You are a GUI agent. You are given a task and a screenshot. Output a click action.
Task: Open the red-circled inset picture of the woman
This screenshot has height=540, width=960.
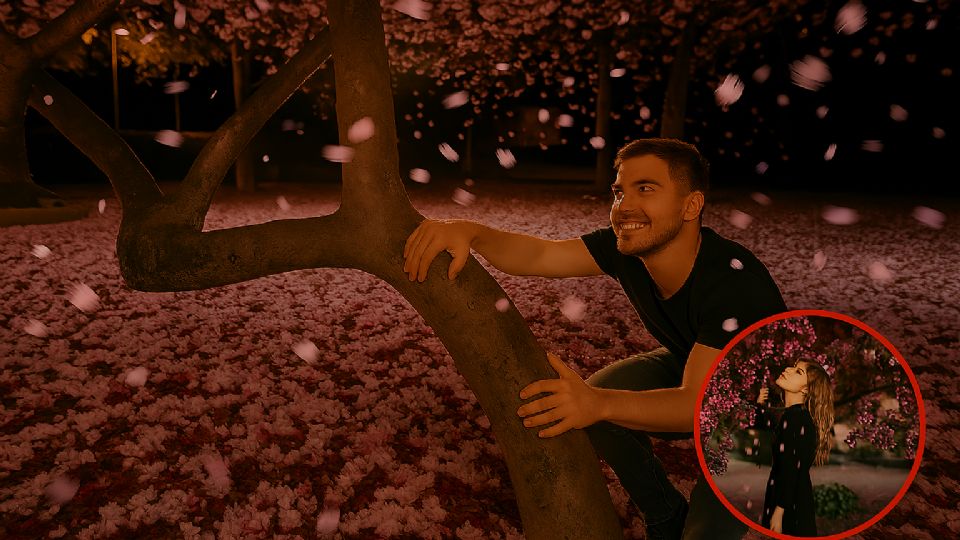point(809,426)
